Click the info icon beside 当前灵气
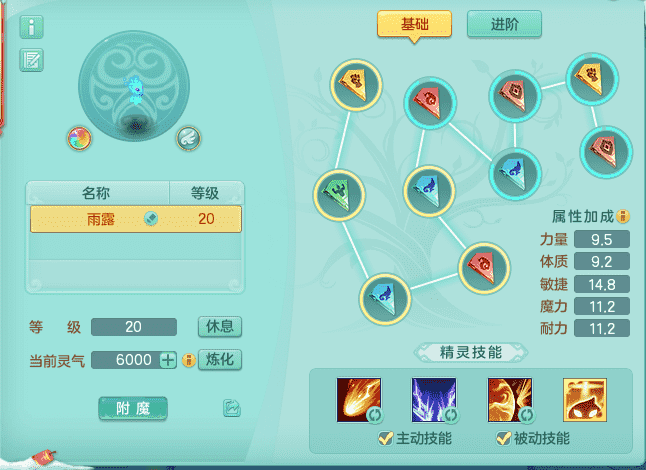 187,360
